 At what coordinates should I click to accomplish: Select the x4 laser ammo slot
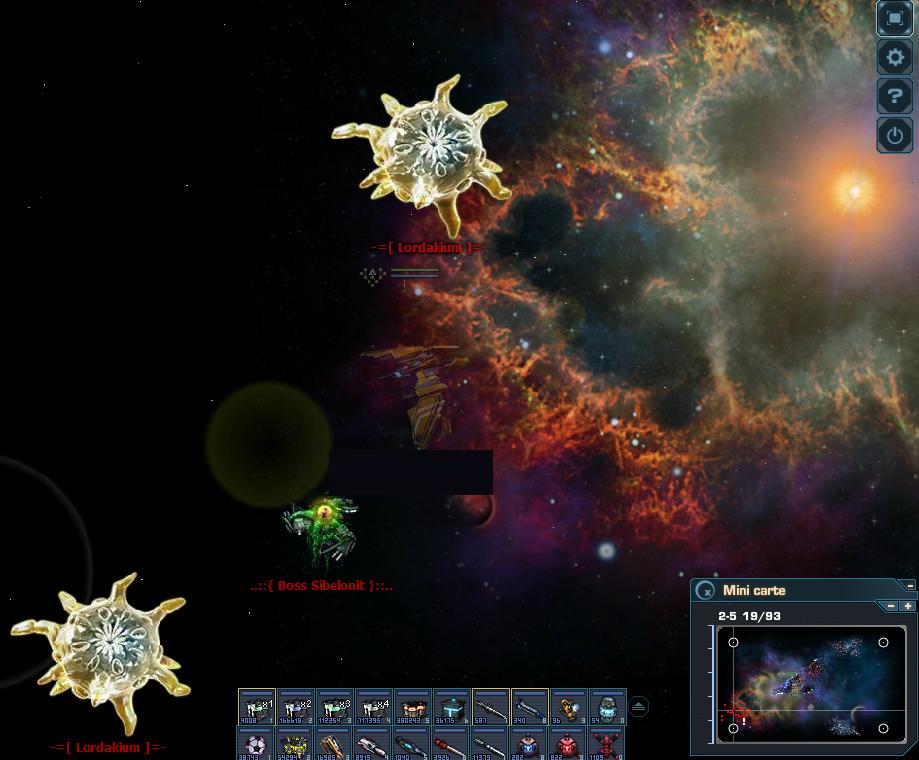374,706
